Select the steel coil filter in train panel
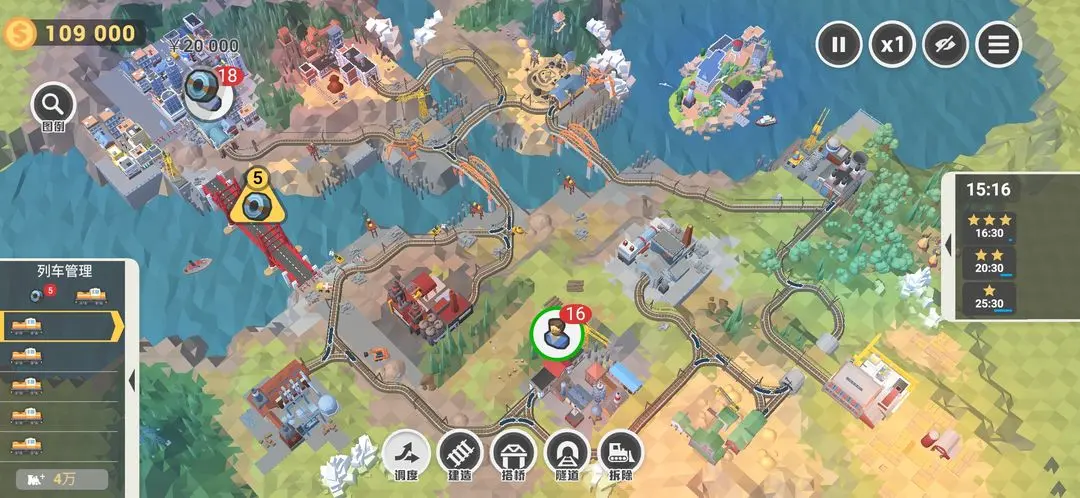1080x498 pixels. click(x=39, y=295)
